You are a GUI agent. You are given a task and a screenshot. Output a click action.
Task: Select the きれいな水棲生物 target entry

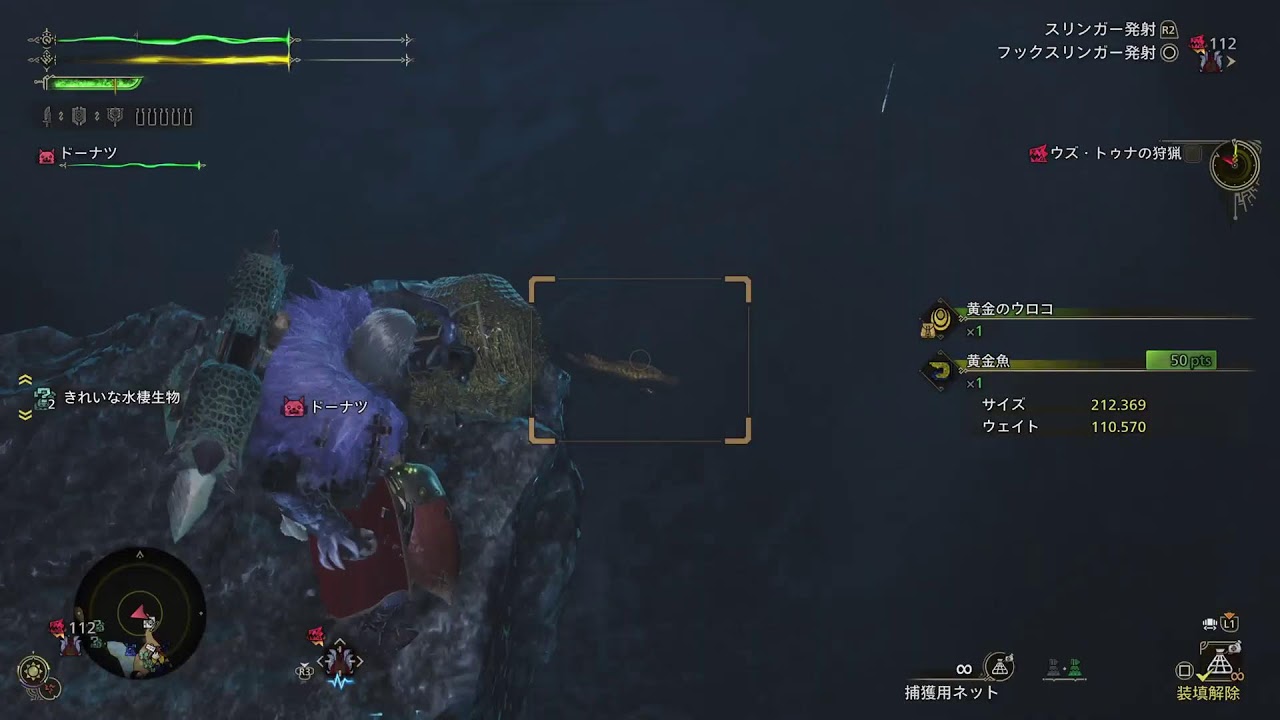121,397
